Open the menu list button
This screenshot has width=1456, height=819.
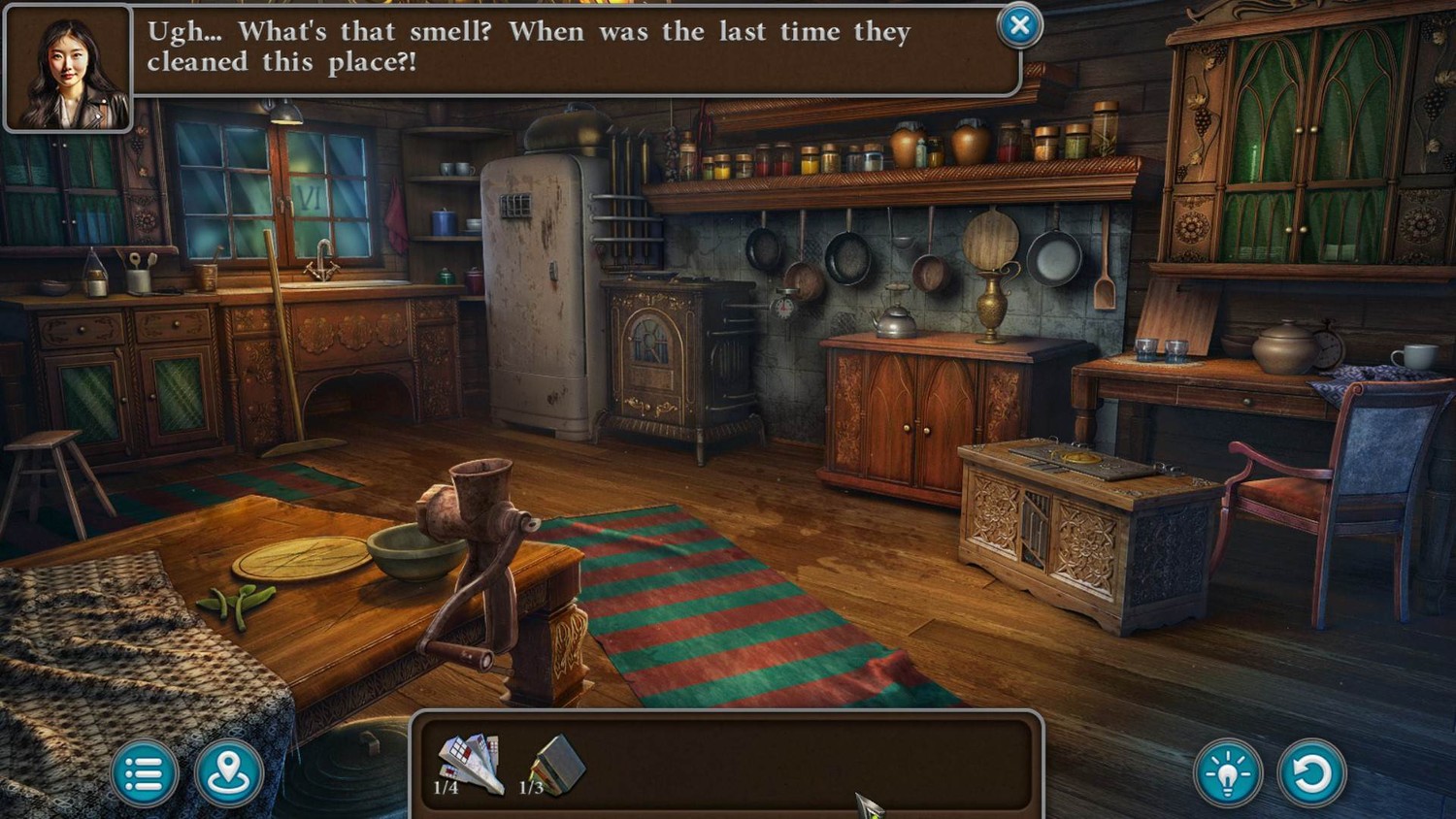(144, 773)
